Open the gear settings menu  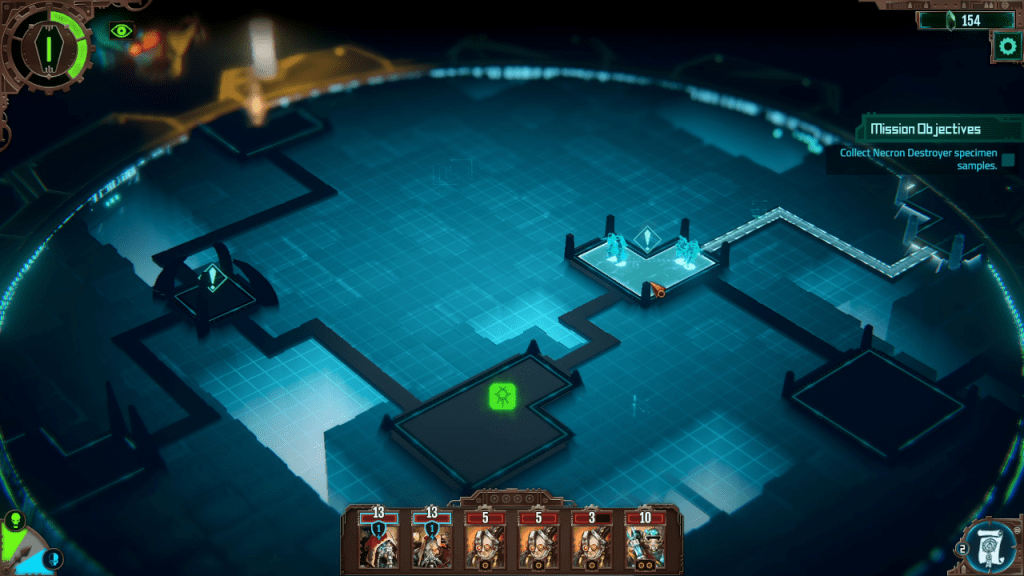1005,46
